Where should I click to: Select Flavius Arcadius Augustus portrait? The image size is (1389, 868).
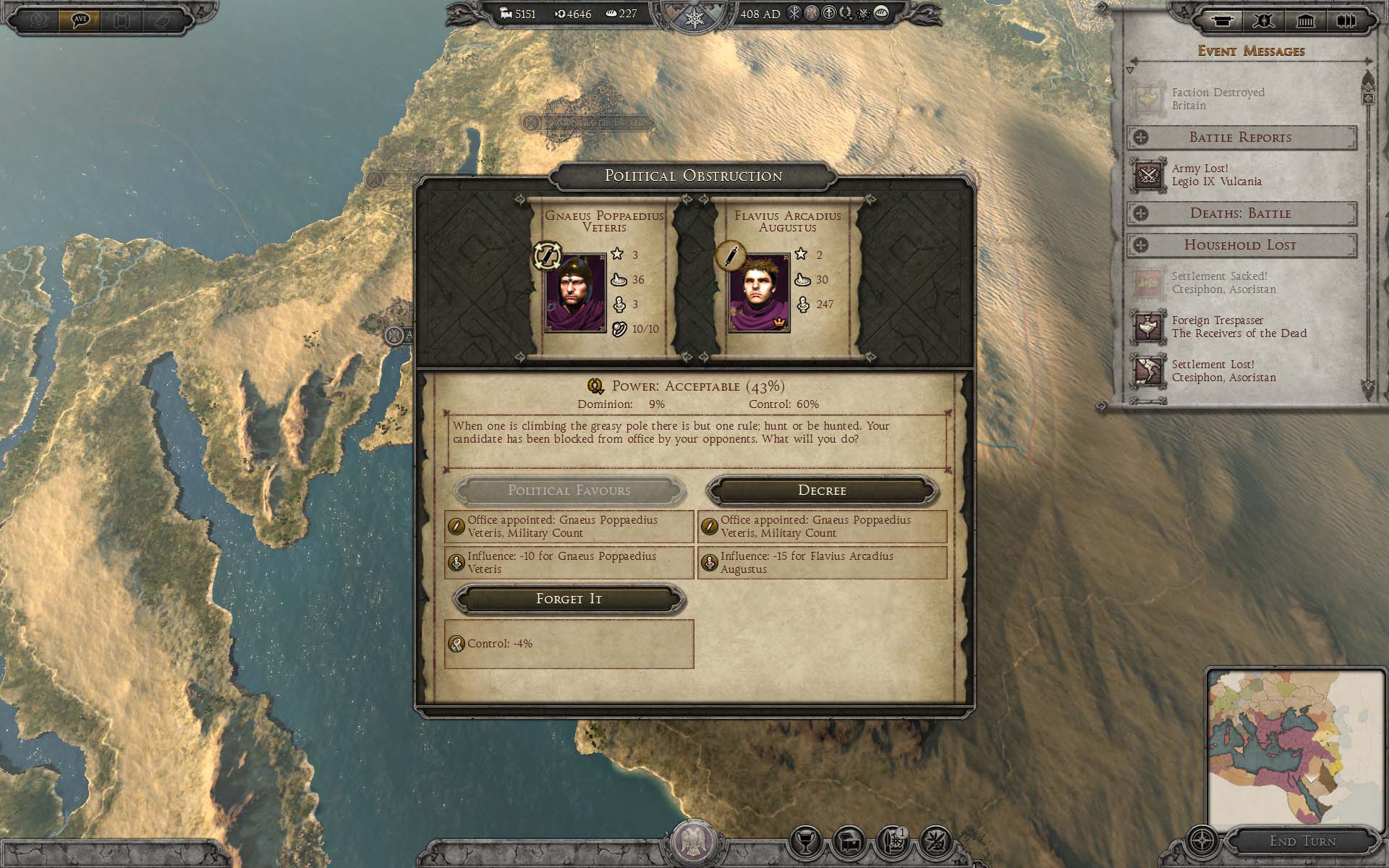pyautogui.click(x=758, y=293)
